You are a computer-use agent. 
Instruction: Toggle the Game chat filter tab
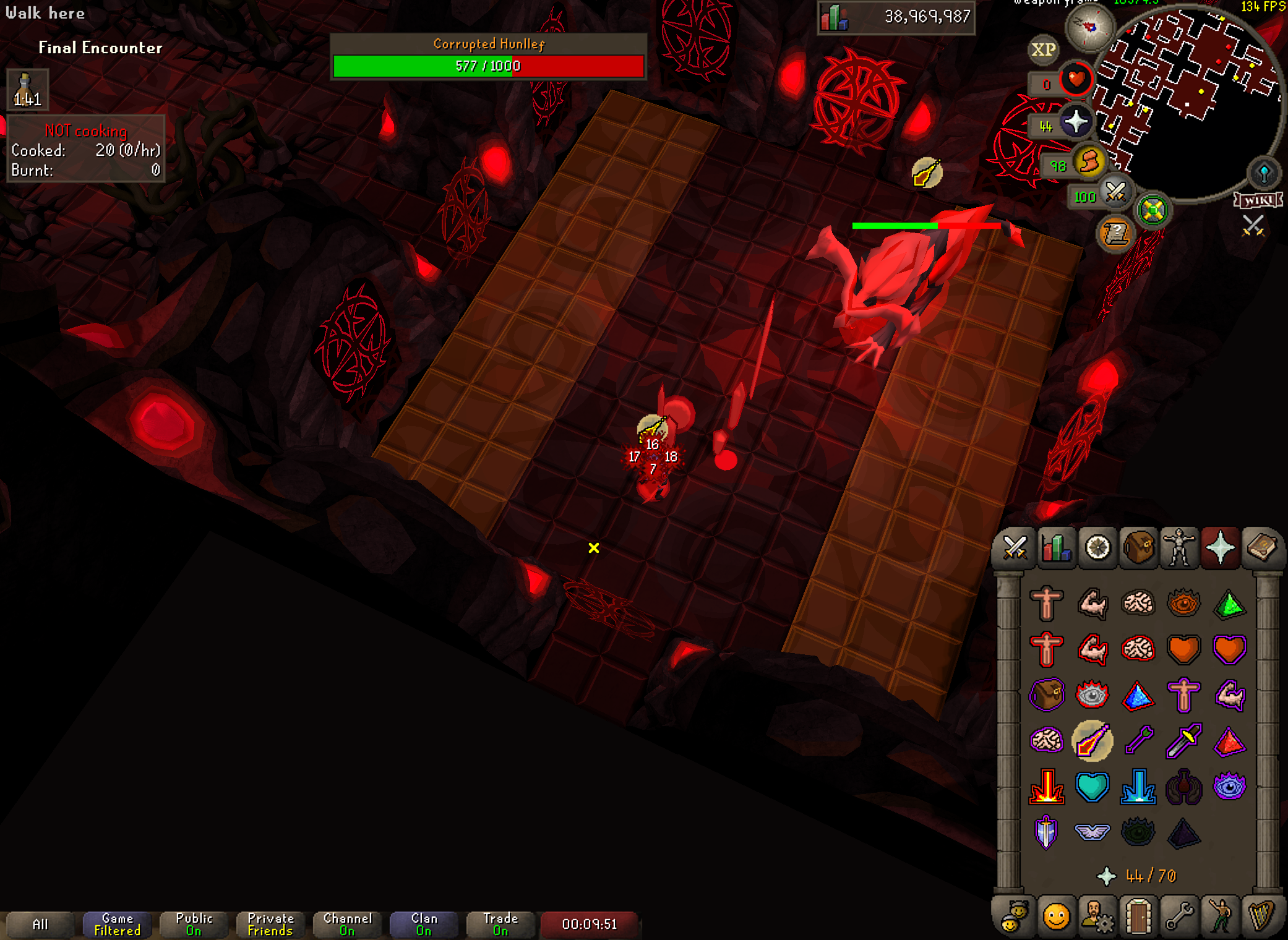pos(117,924)
